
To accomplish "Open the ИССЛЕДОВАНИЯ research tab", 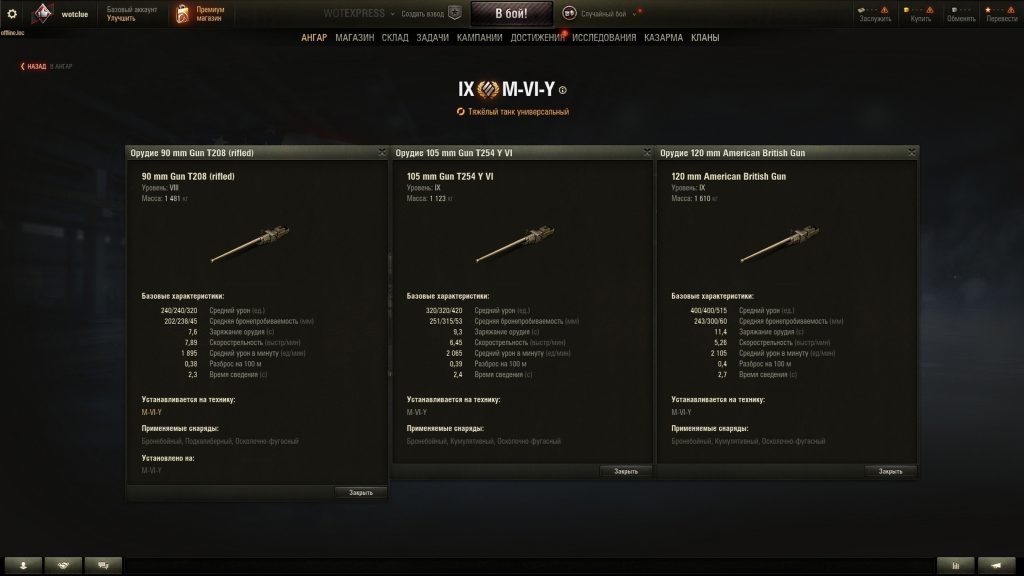I will tap(604, 38).
